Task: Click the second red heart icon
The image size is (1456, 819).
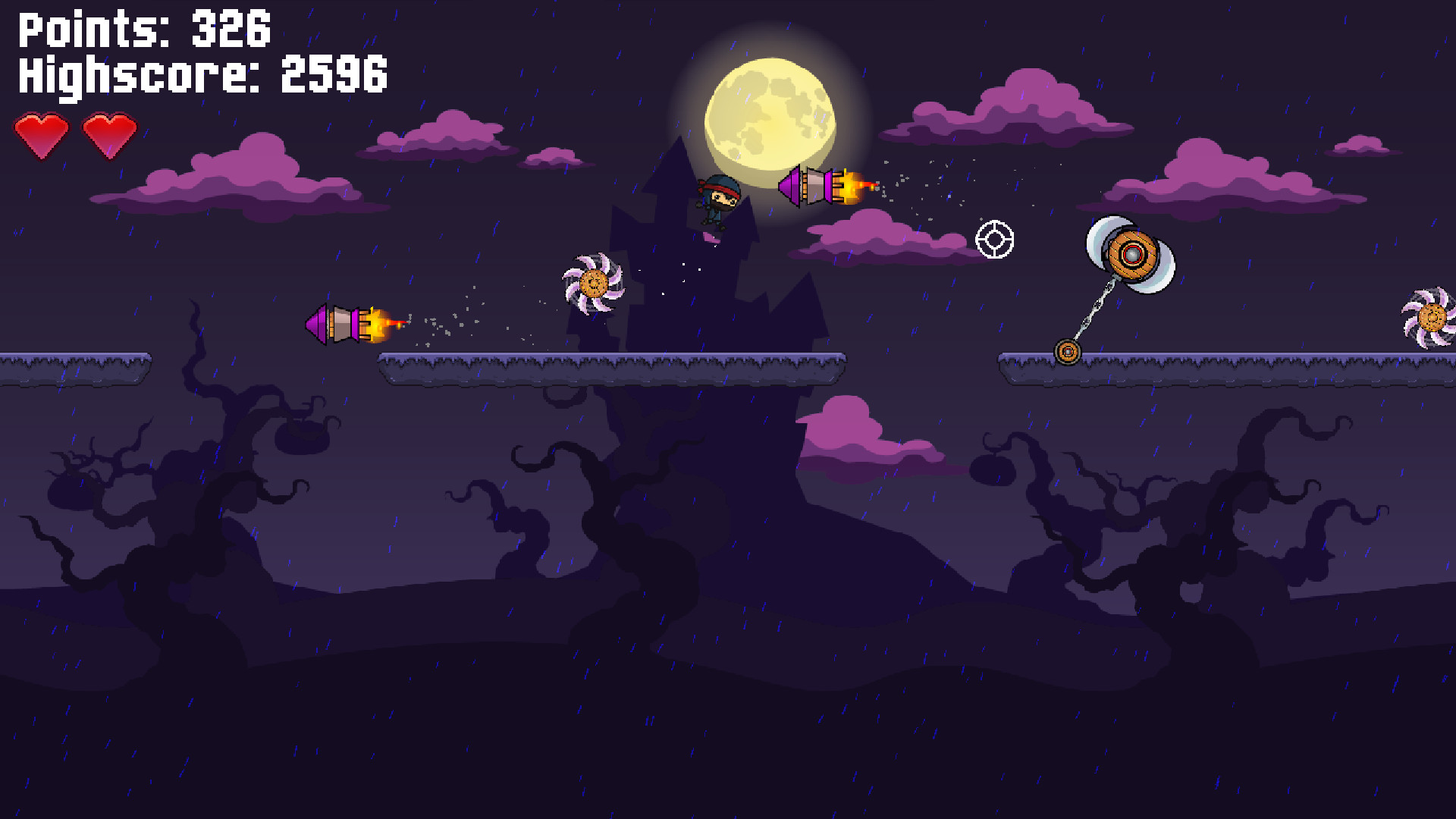Action: pyautogui.click(x=110, y=134)
